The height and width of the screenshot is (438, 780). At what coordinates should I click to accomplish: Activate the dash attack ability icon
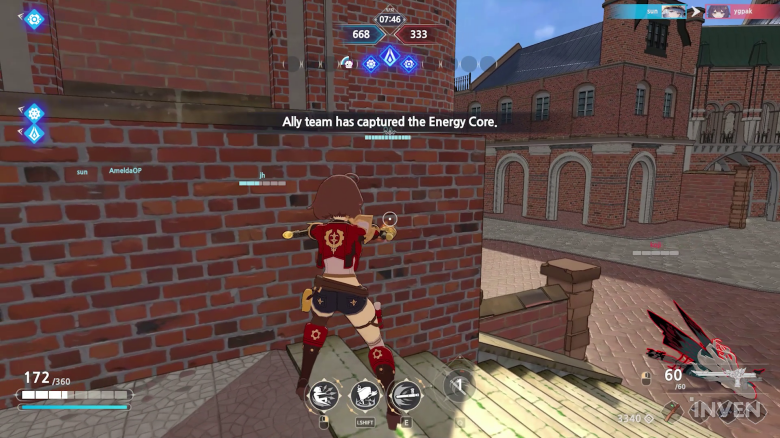(x=322, y=397)
